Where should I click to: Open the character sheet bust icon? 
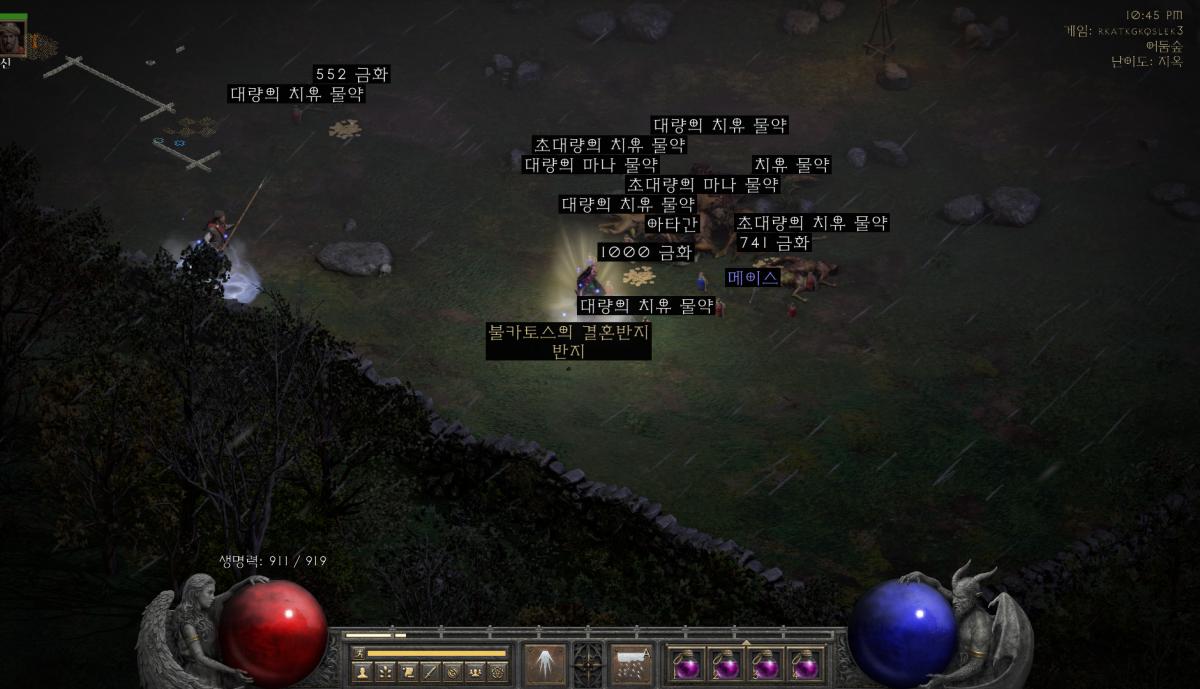tap(362, 671)
